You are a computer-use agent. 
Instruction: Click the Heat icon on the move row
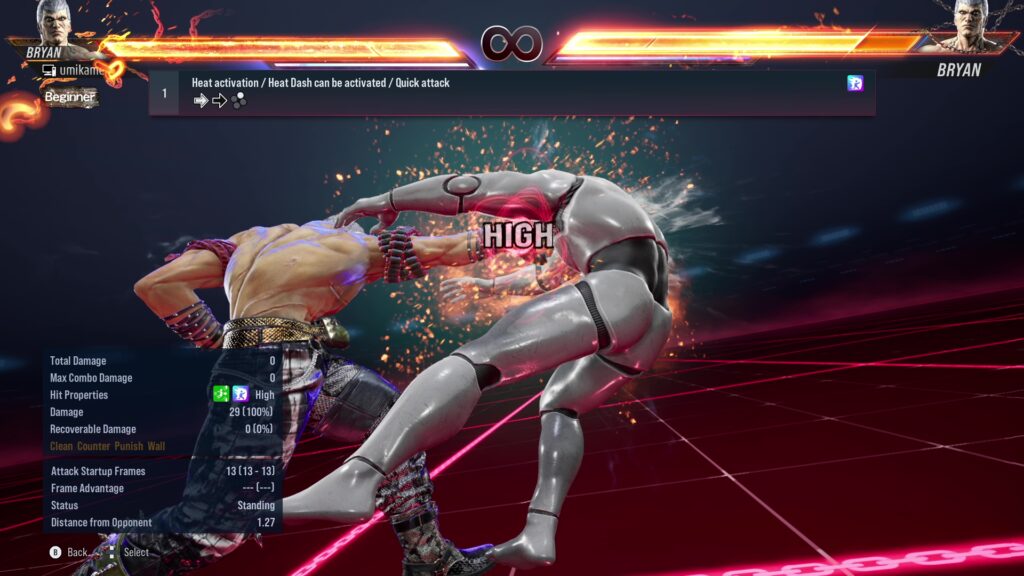point(855,84)
